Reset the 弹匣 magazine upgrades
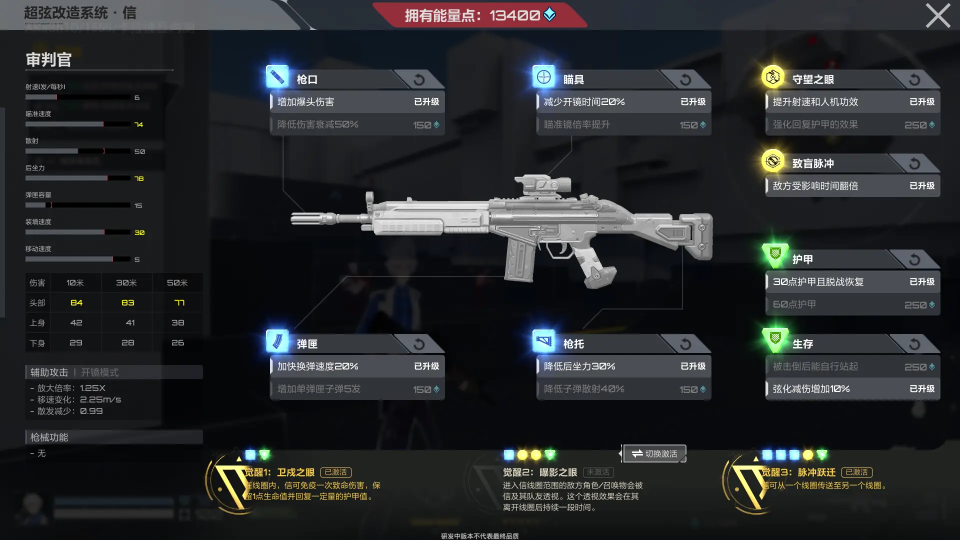 click(418, 344)
